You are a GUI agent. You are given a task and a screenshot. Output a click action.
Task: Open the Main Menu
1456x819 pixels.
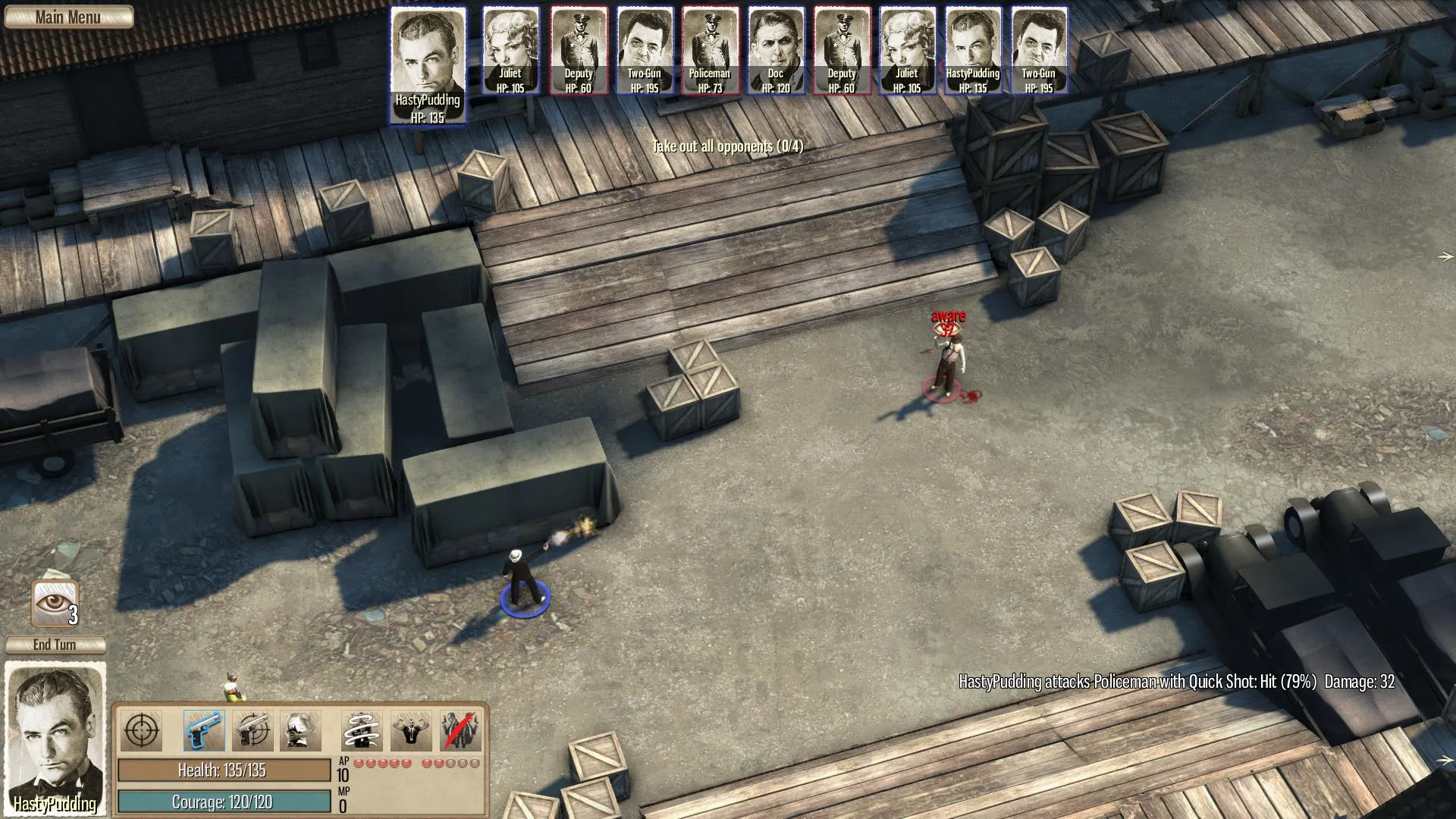click(68, 17)
